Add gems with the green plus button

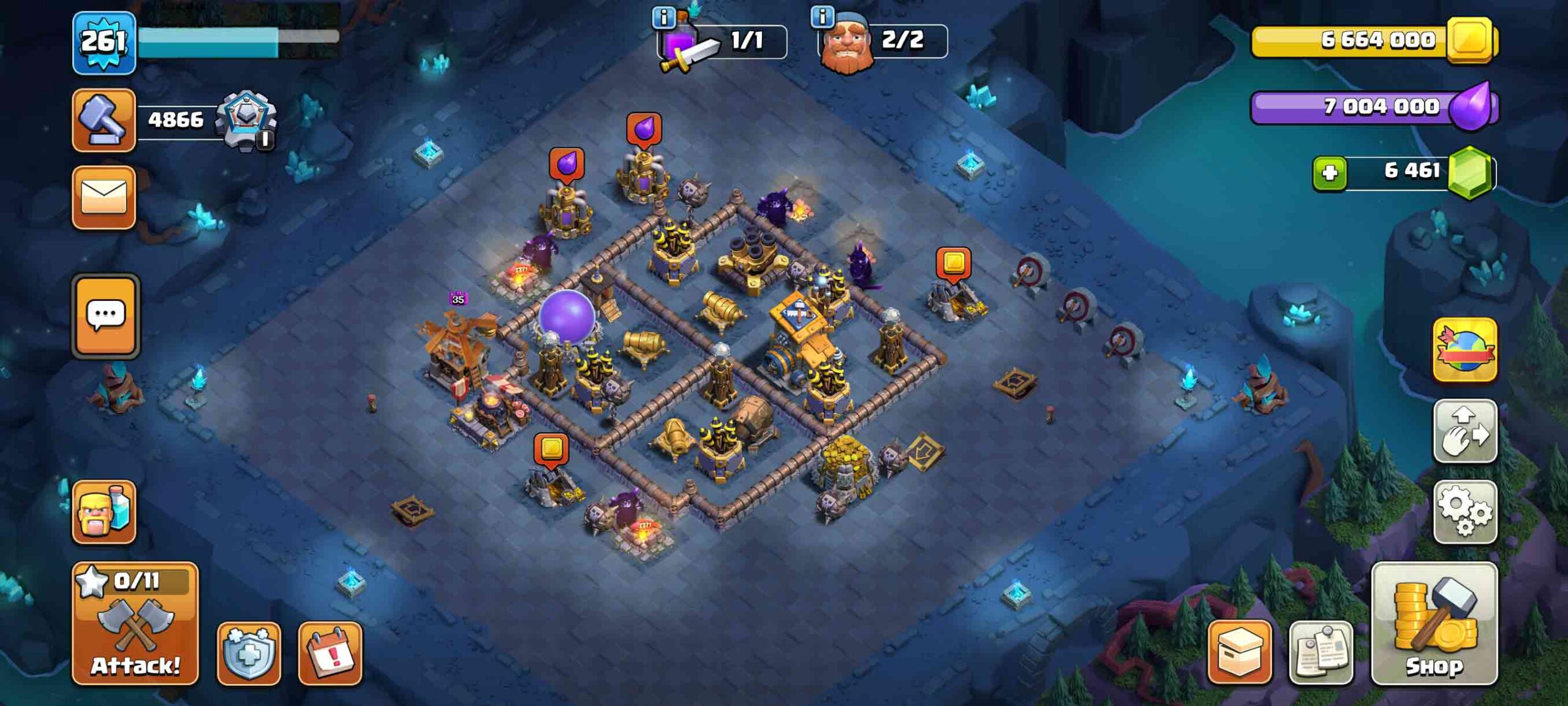tap(1329, 173)
